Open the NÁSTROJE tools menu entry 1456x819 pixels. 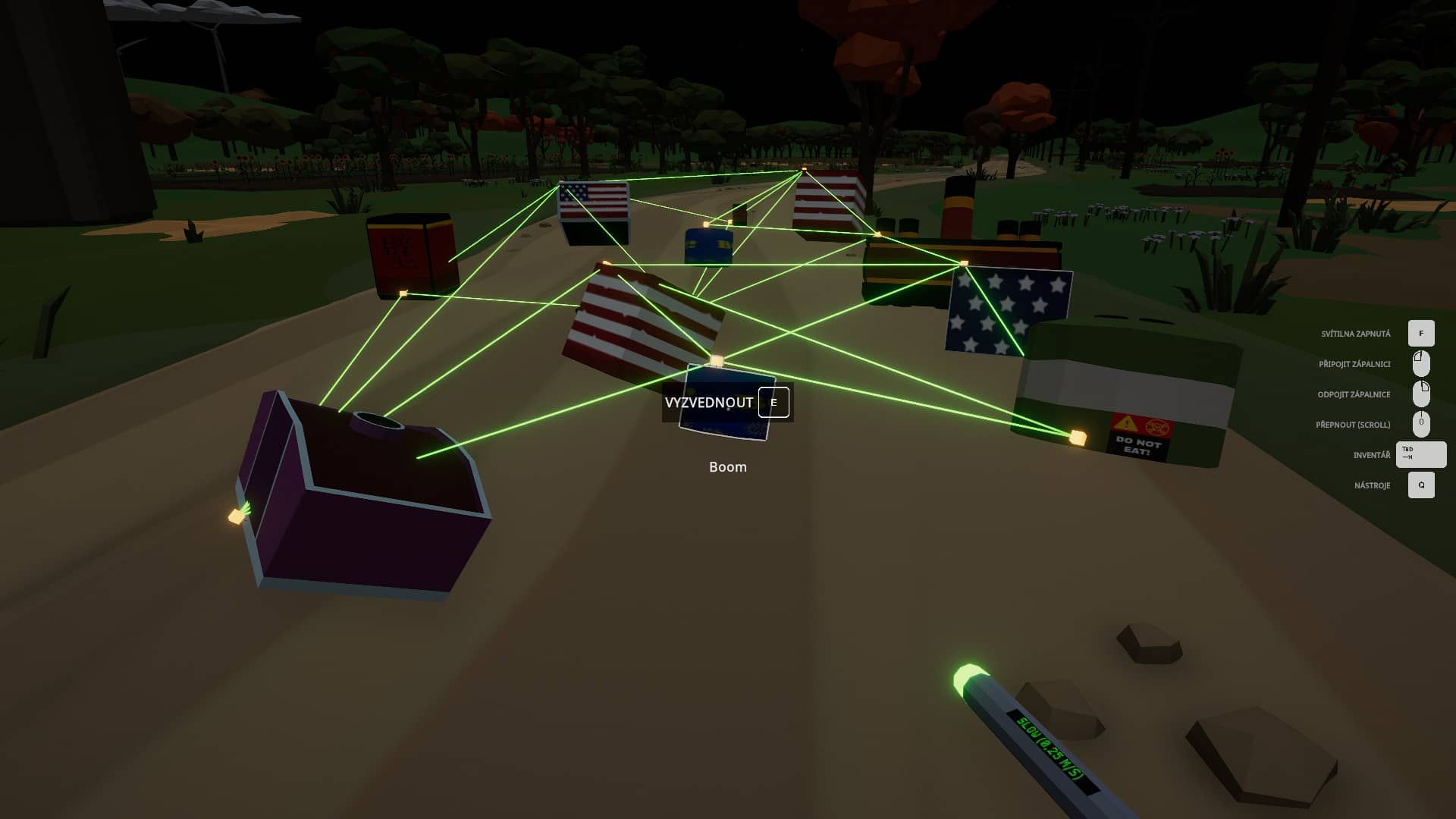point(1373,485)
